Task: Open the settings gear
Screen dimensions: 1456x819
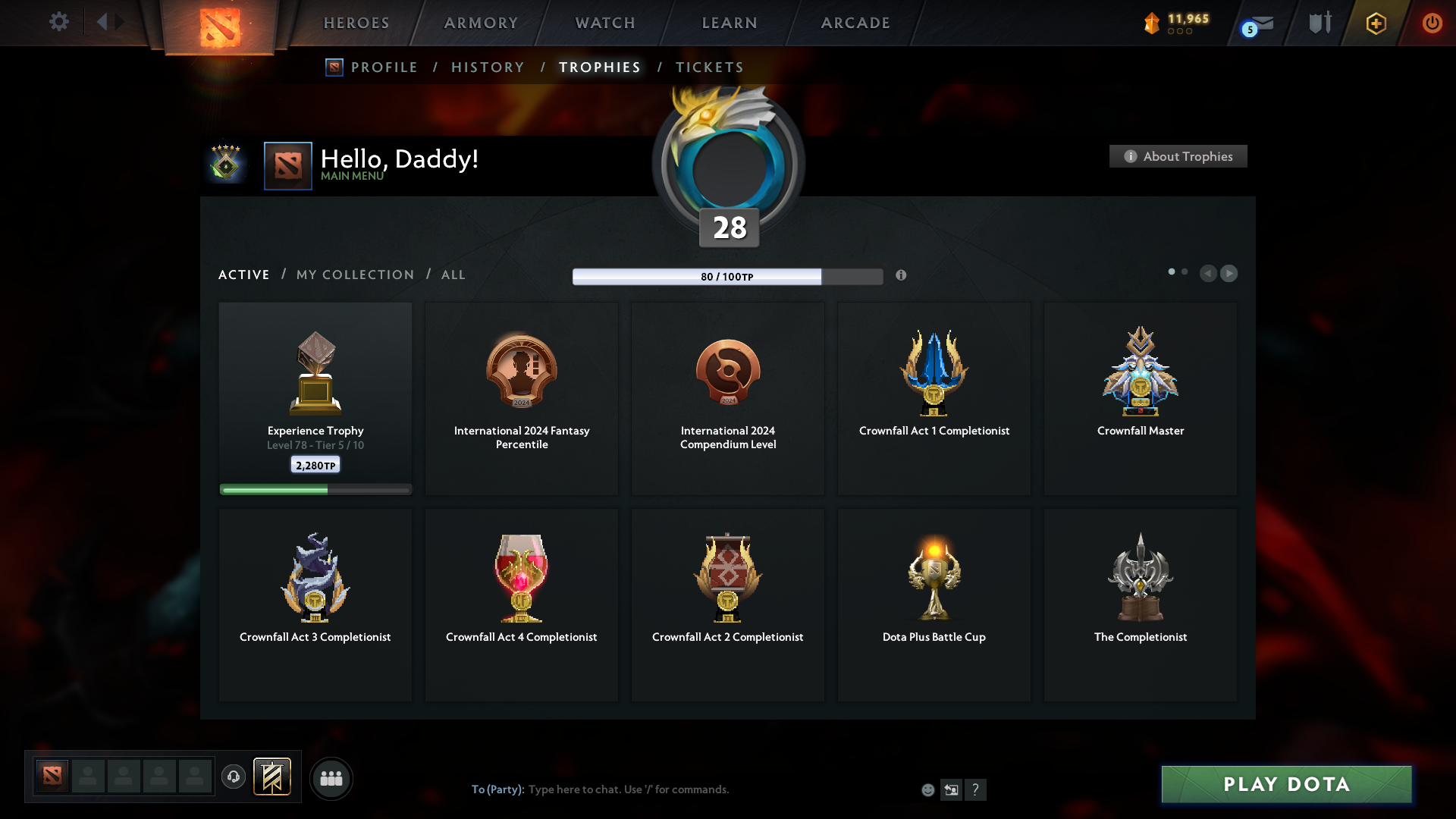Action: pos(59,22)
